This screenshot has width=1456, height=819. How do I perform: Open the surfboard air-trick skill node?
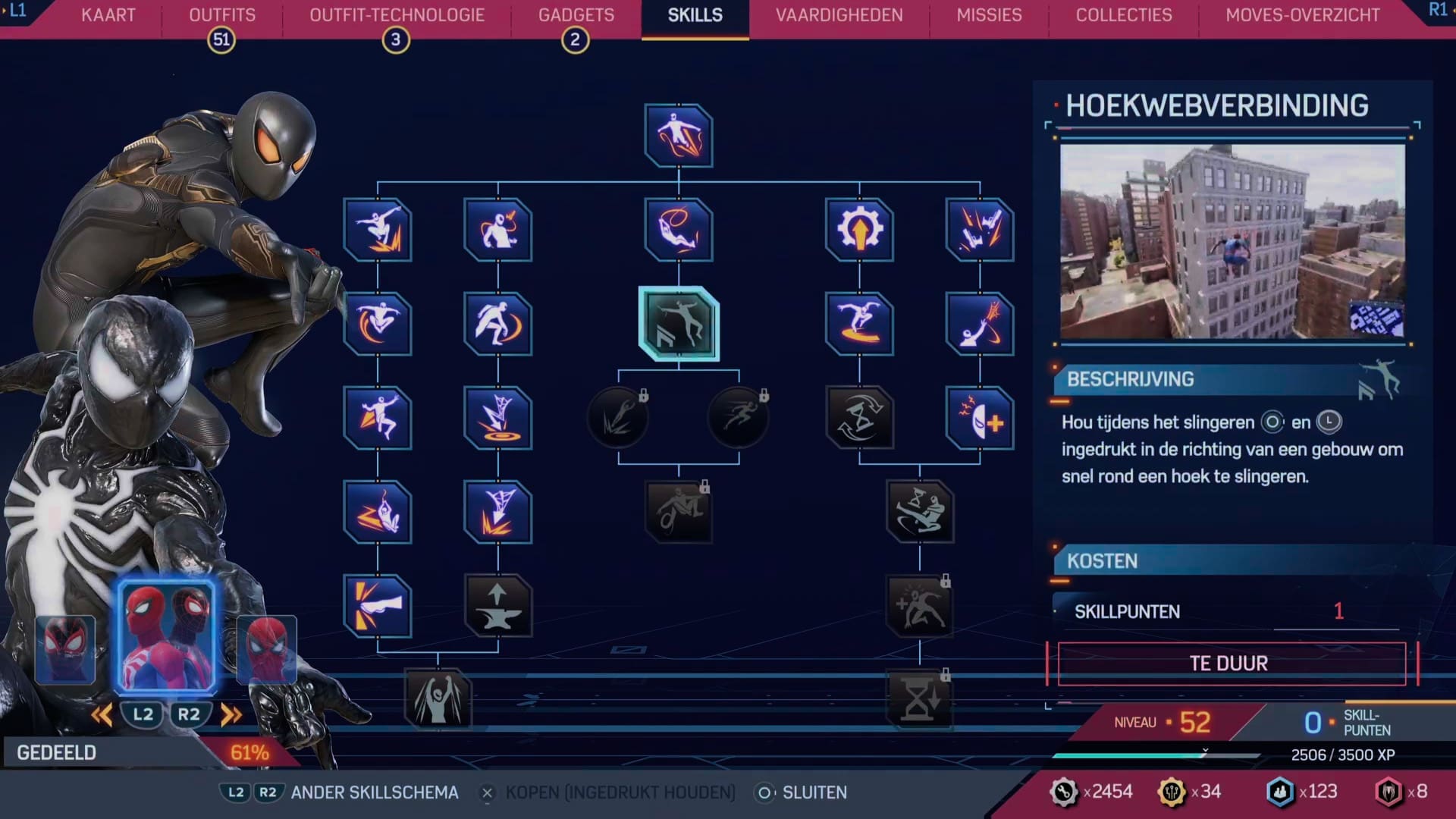(859, 326)
